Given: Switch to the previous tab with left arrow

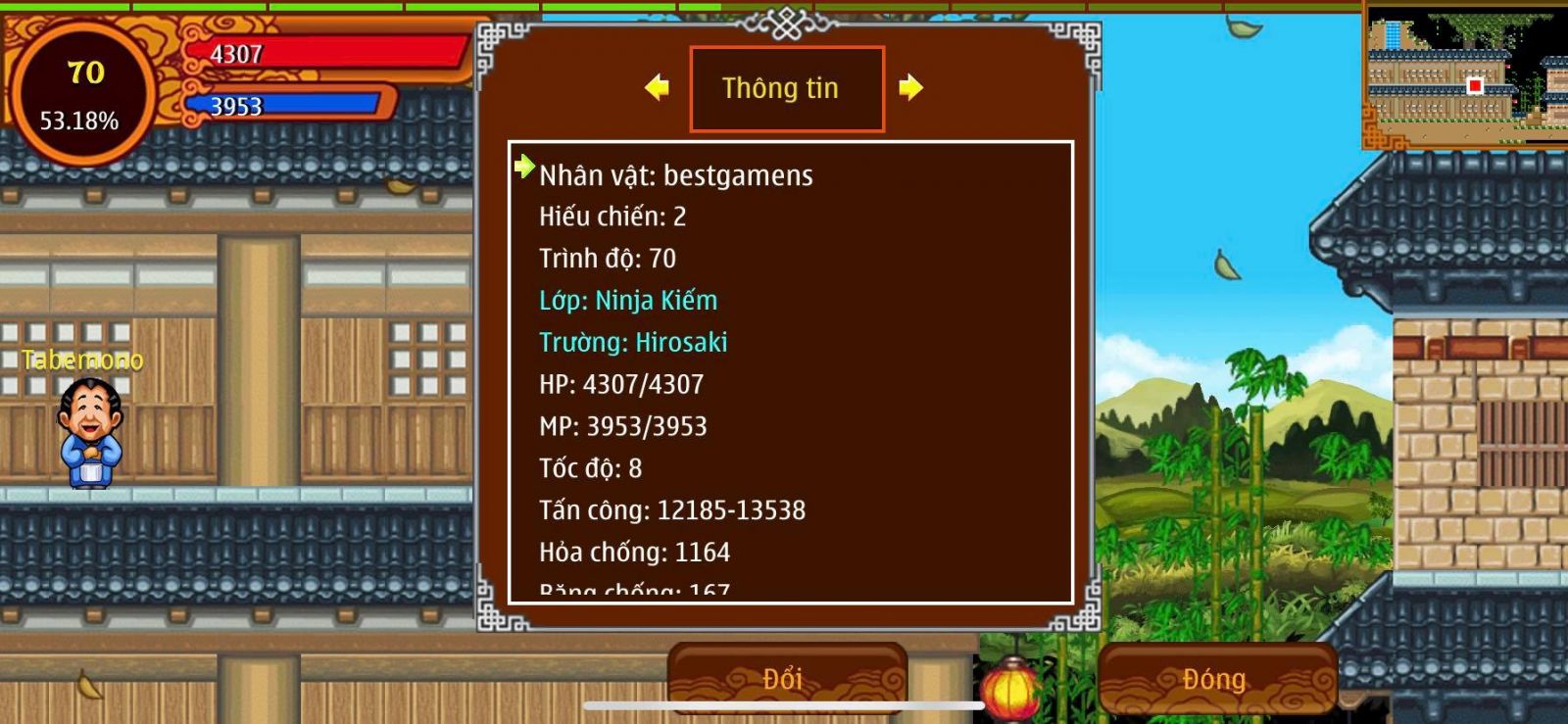Looking at the screenshot, I should point(657,88).
